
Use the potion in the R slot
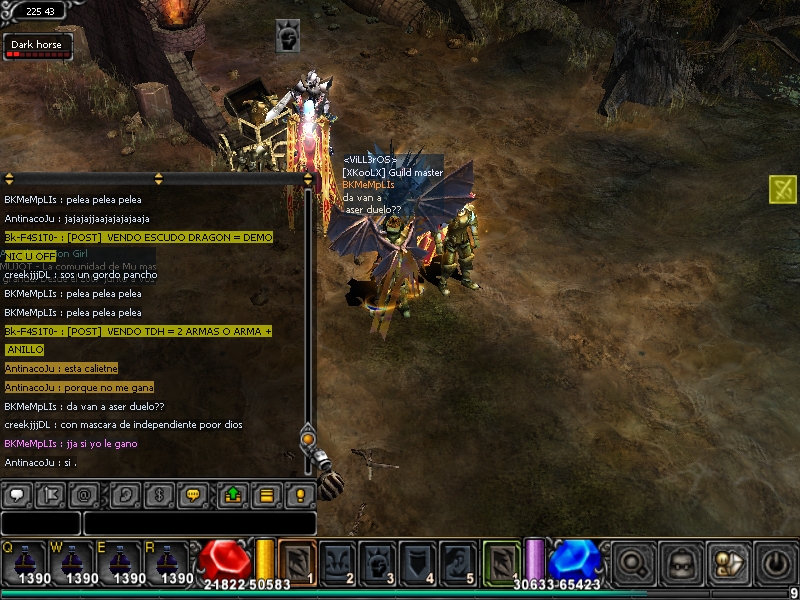pos(169,562)
